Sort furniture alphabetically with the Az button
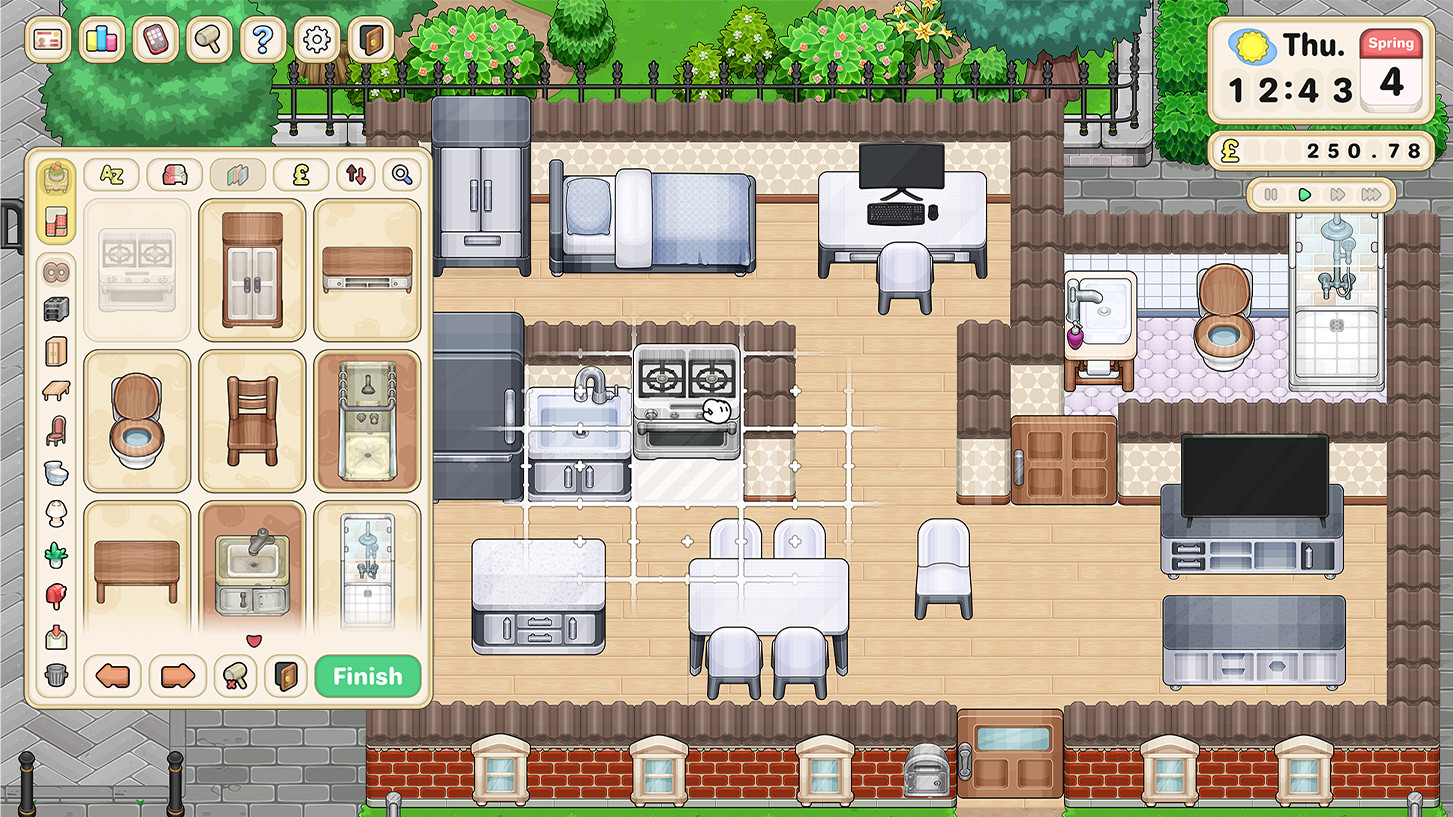 tap(111, 174)
